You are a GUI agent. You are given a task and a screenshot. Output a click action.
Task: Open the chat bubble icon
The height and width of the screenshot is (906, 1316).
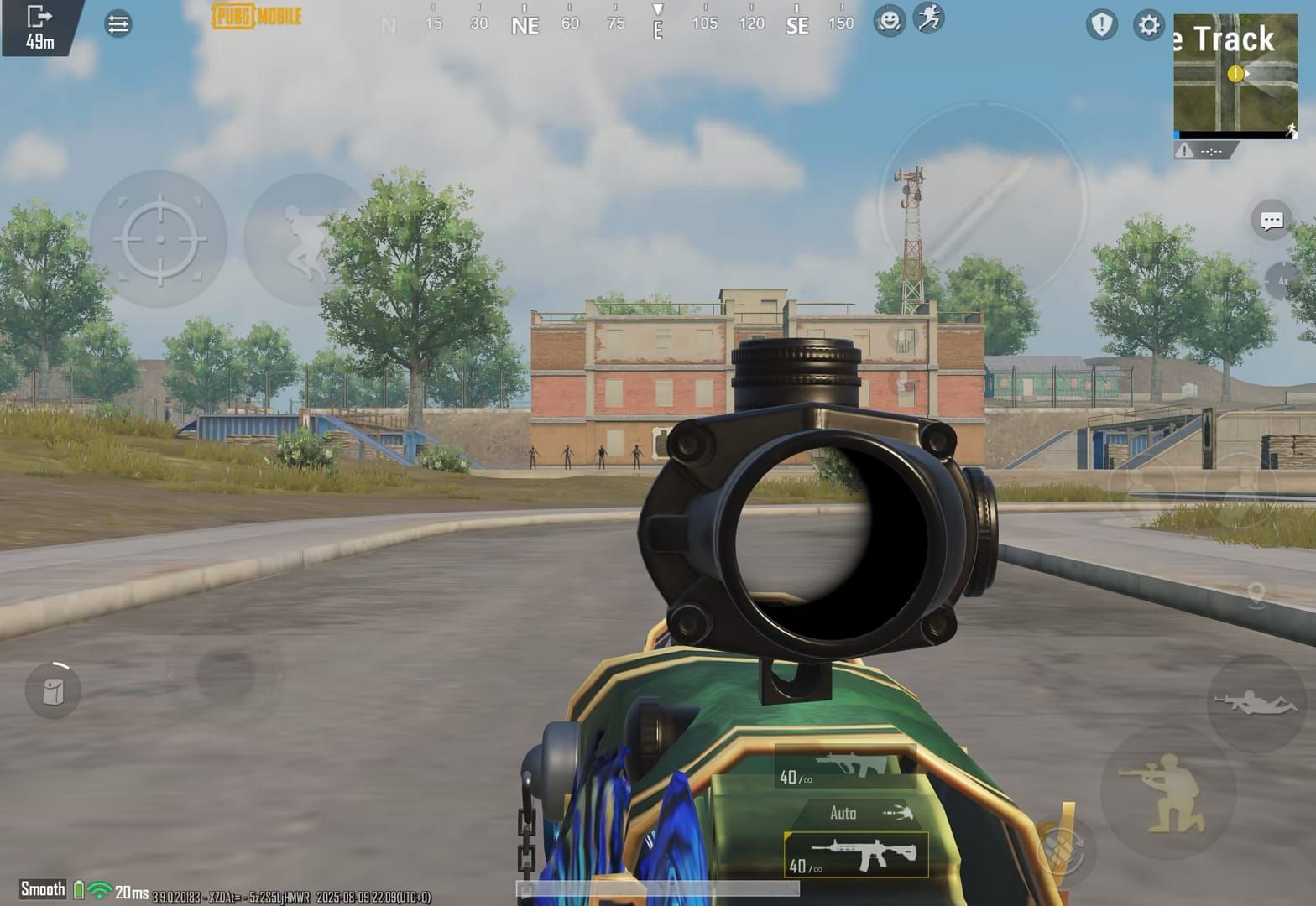[1270, 220]
